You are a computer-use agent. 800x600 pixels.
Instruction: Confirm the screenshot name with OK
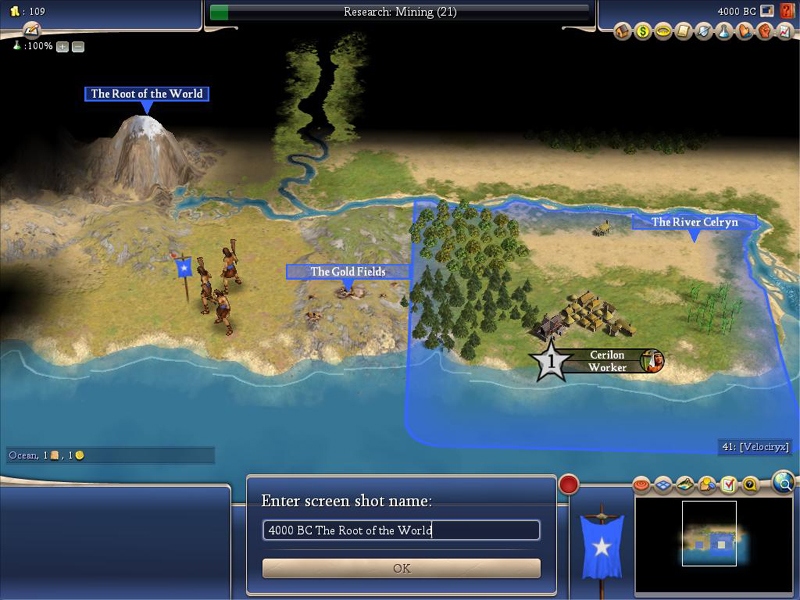coord(401,568)
